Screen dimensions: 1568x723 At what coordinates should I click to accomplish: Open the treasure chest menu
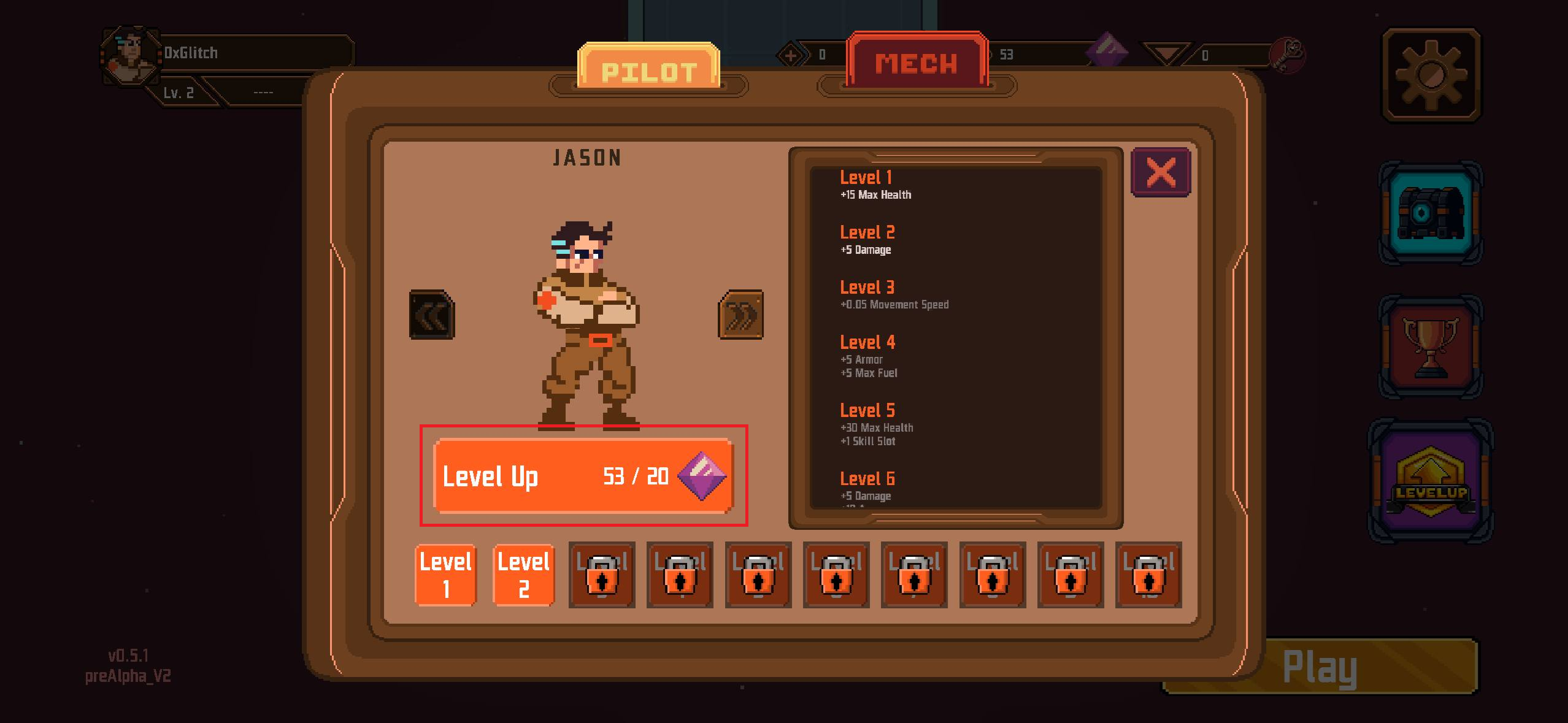pos(1431,212)
